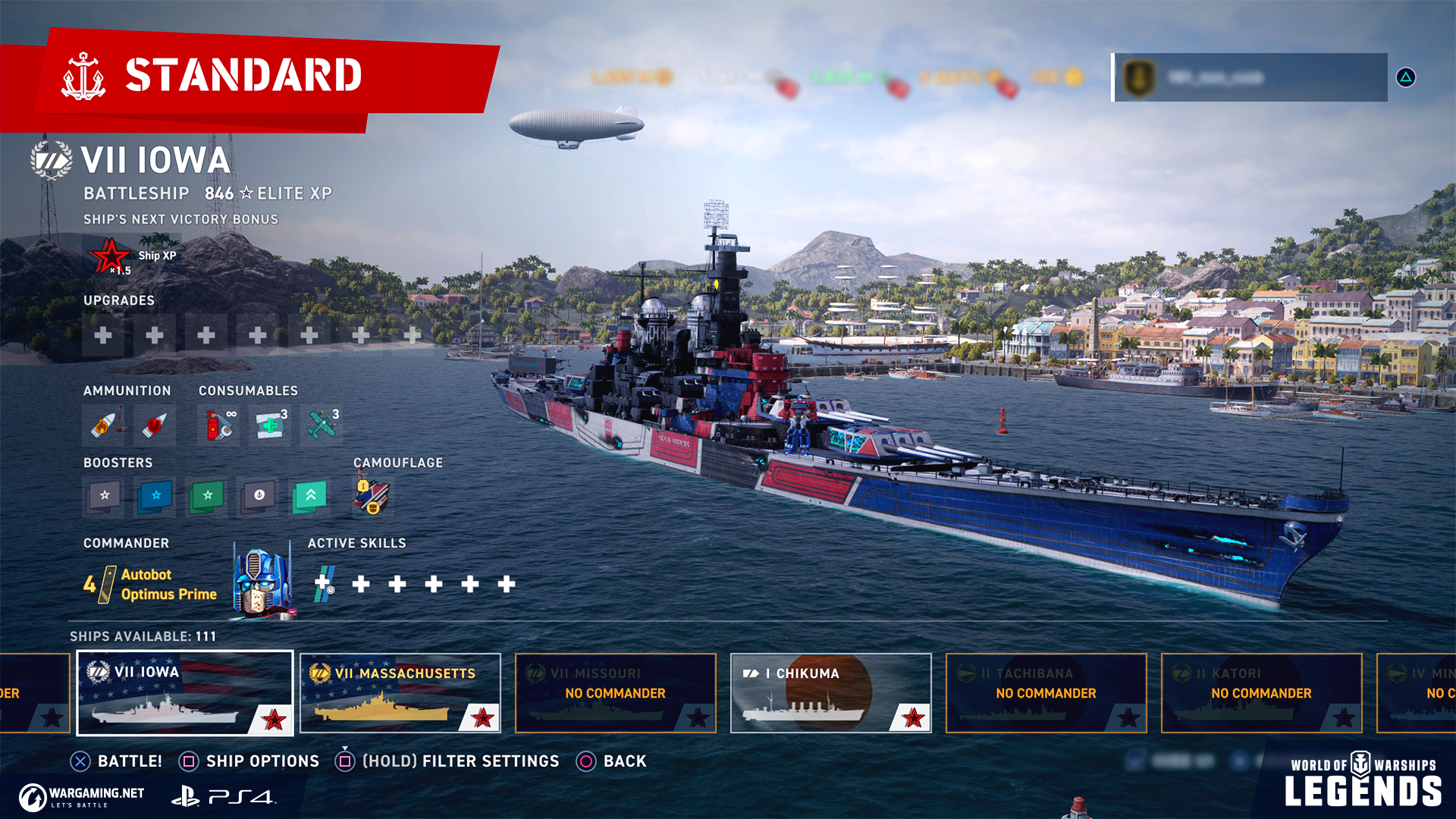This screenshot has width=1456, height=819.
Task: Open the green star booster slot
Action: point(207,496)
